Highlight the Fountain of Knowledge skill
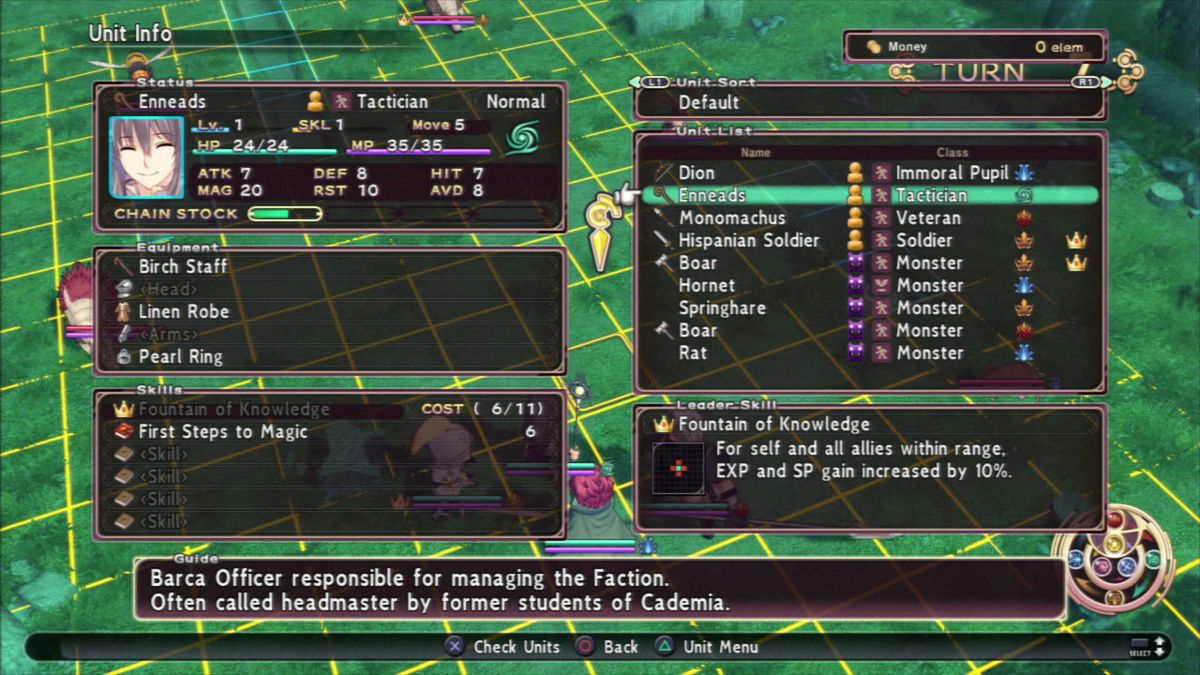Viewport: 1200px width, 675px height. coord(233,409)
